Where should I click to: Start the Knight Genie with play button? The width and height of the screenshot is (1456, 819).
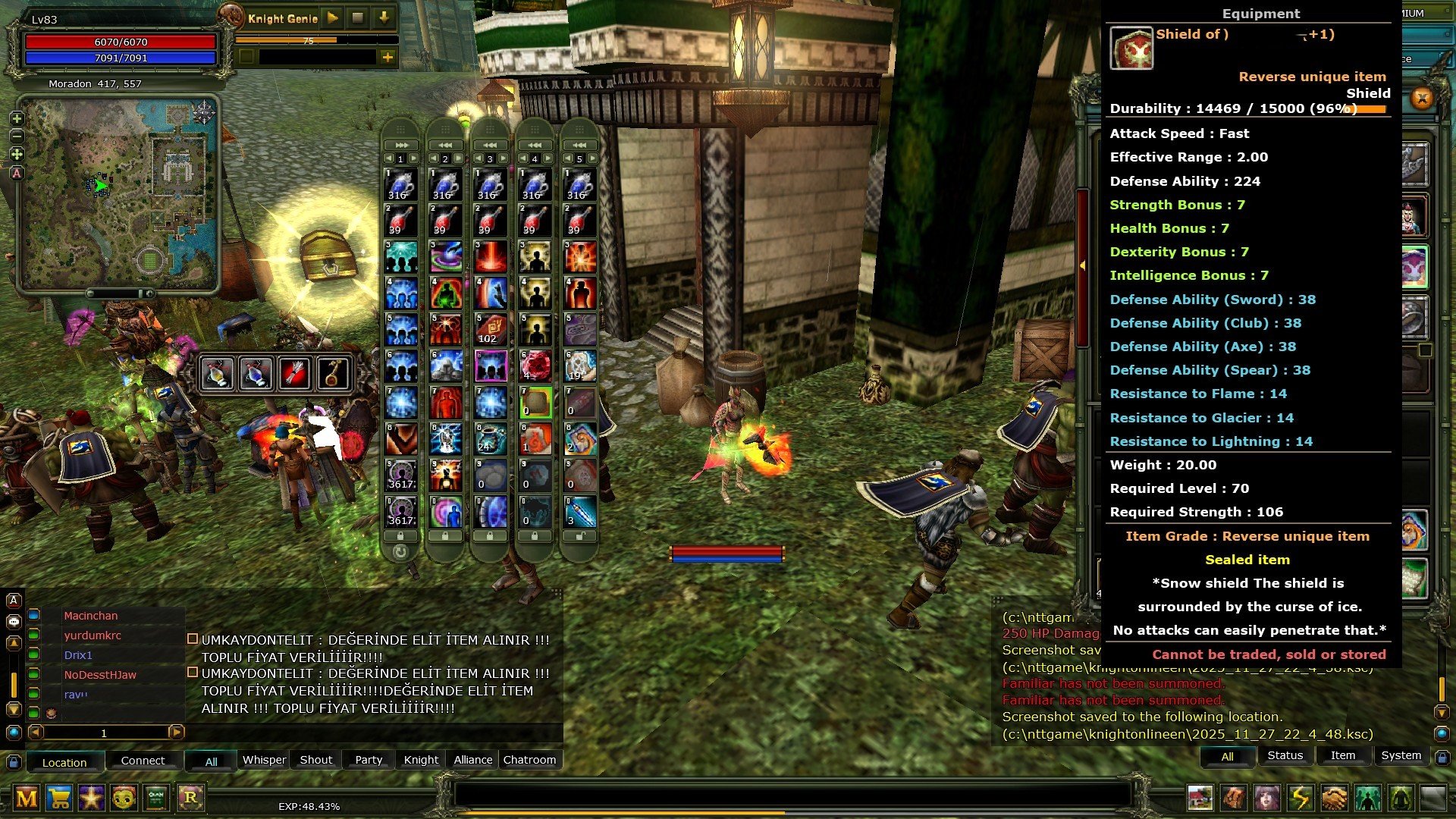[332, 17]
